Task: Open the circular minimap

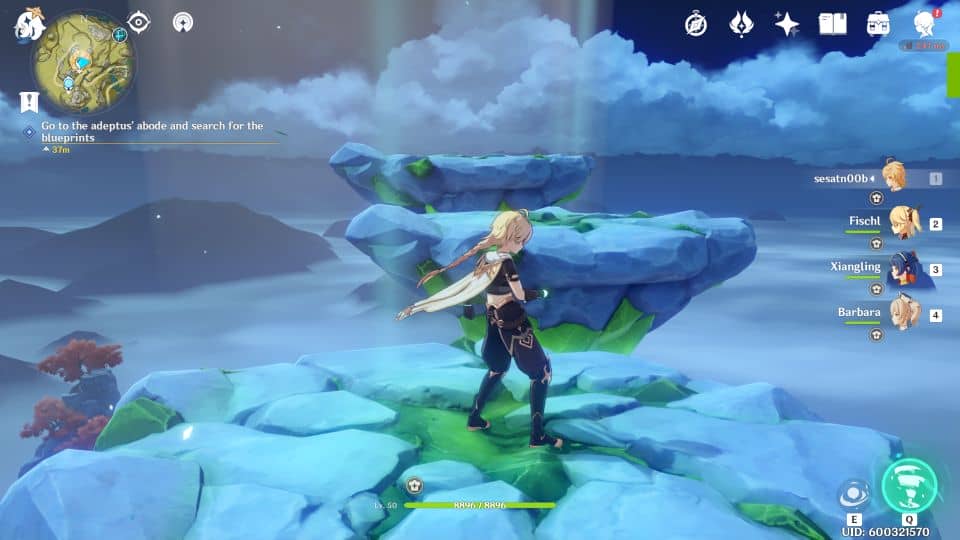Action: (83, 57)
